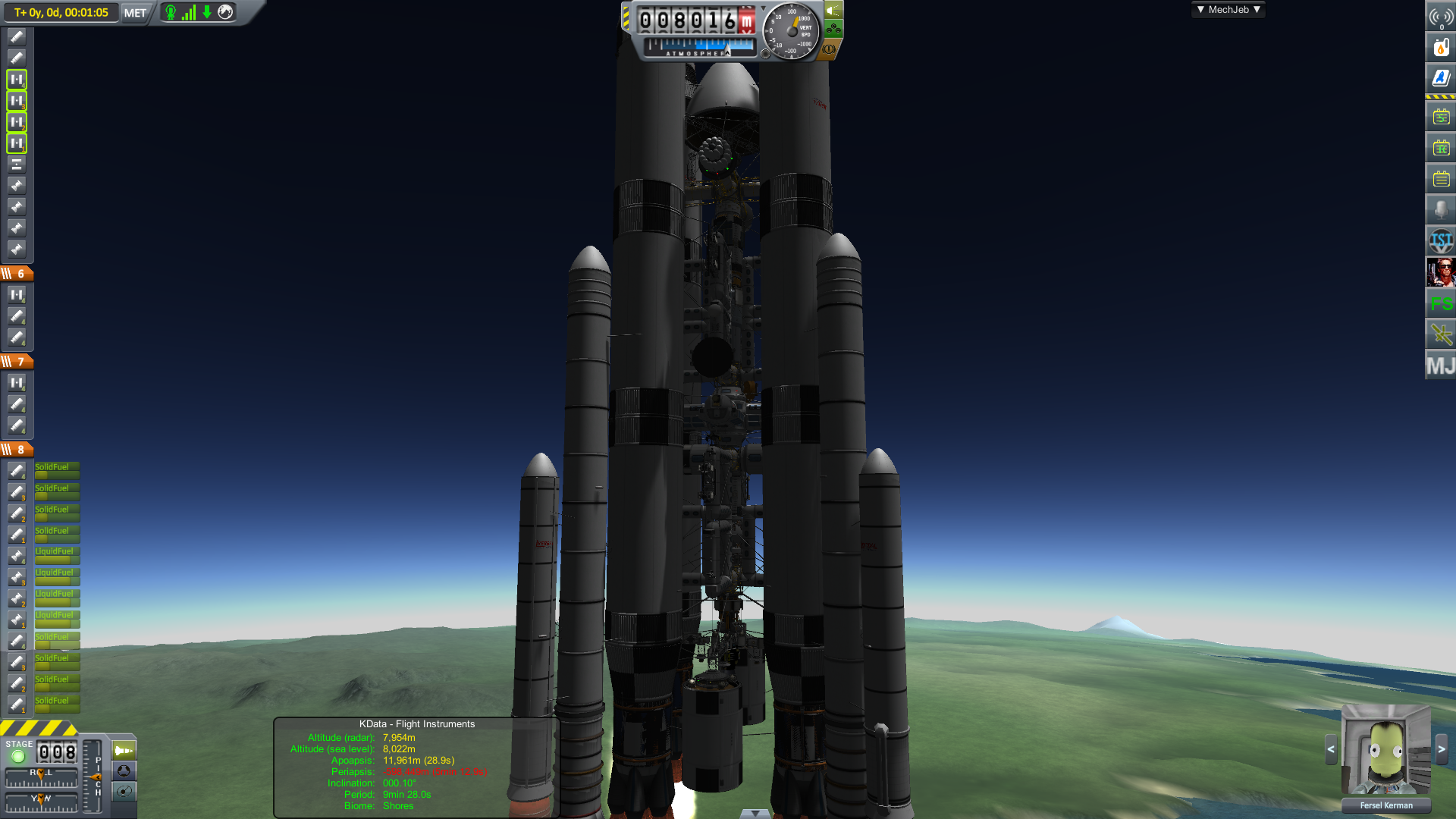
Task: Show the fuel can resources panel
Action: click(1441, 47)
